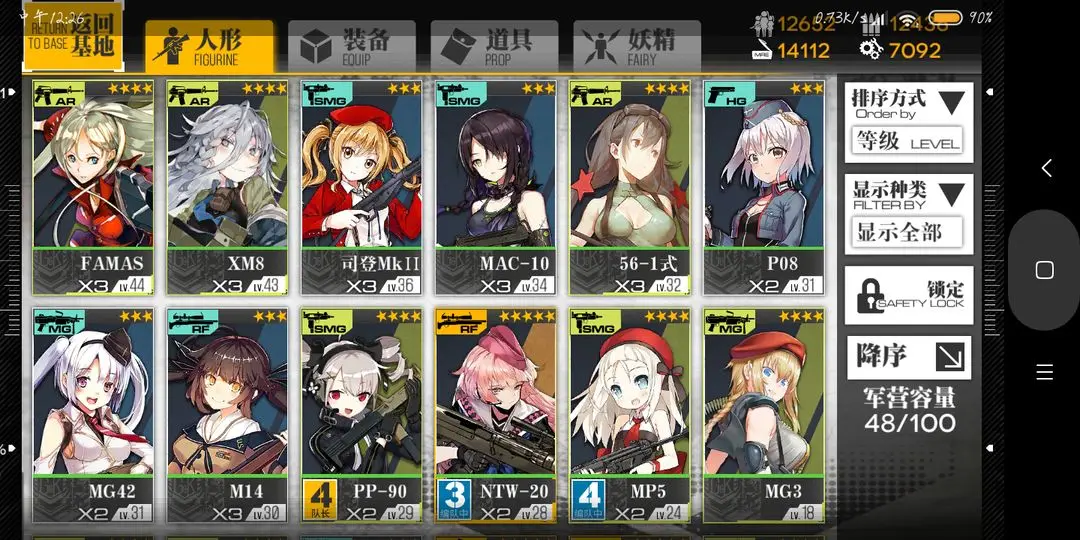1080x540 pixels.
Task: Toggle the Safety Lock button
Action: [x=908, y=295]
